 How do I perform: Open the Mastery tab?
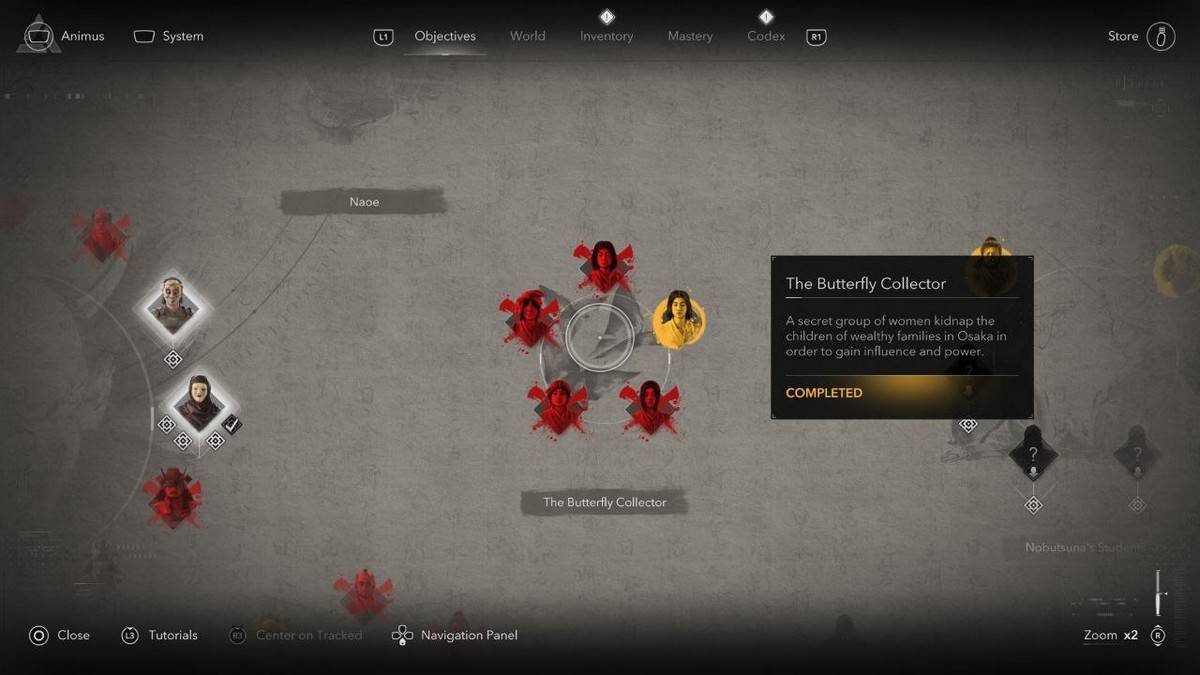pyautogui.click(x=690, y=36)
